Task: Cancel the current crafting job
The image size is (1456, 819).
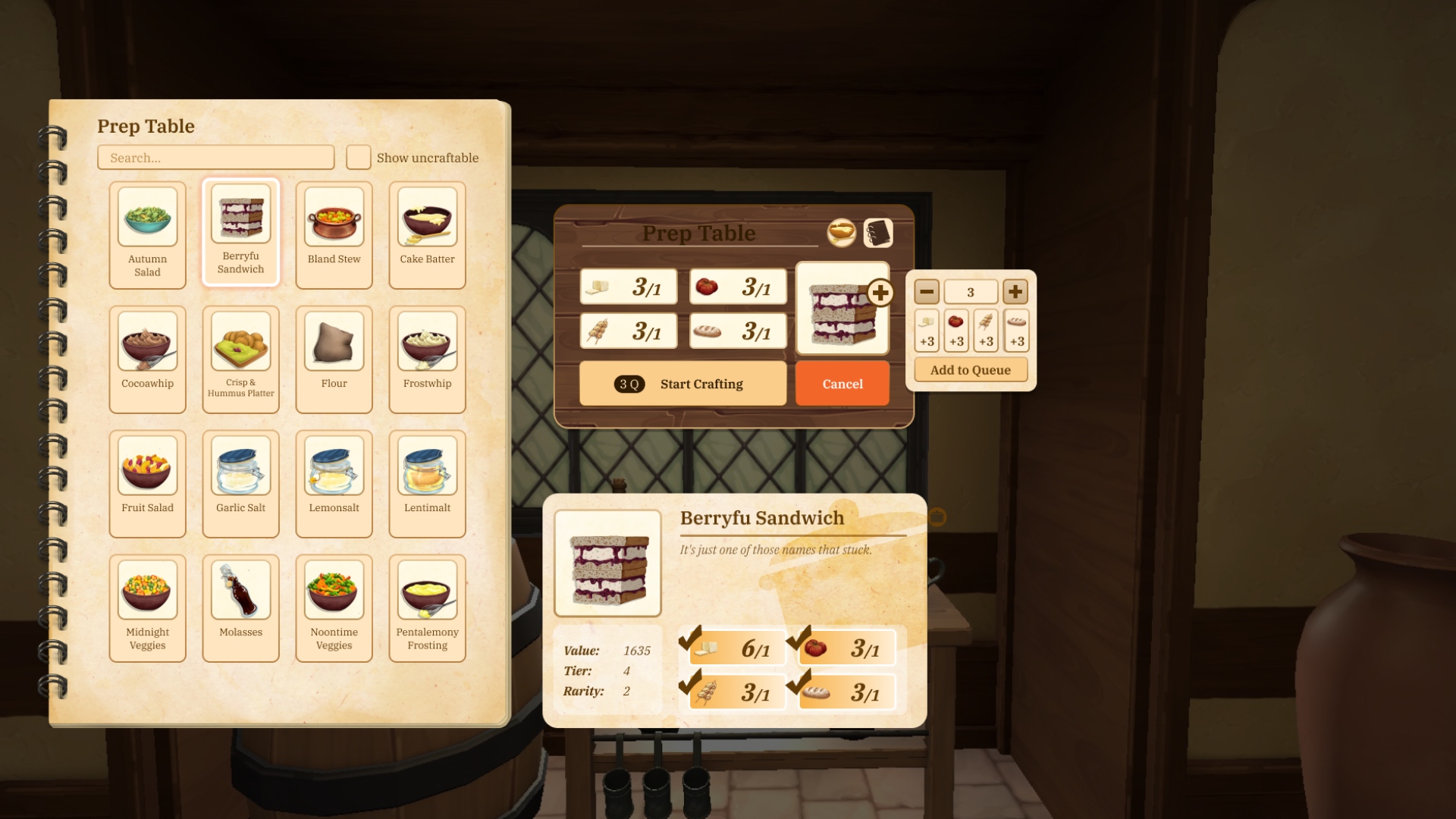Action: [x=842, y=384]
